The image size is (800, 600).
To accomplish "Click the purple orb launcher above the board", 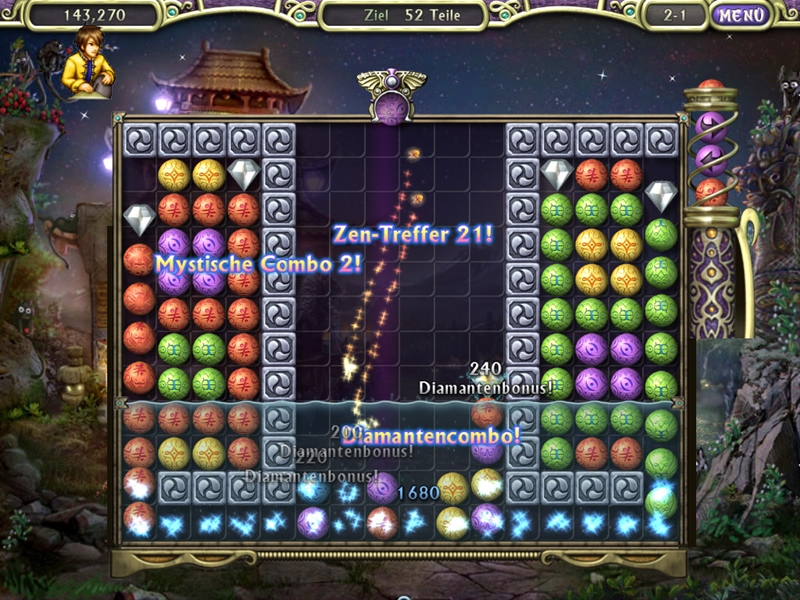I will pos(392,107).
